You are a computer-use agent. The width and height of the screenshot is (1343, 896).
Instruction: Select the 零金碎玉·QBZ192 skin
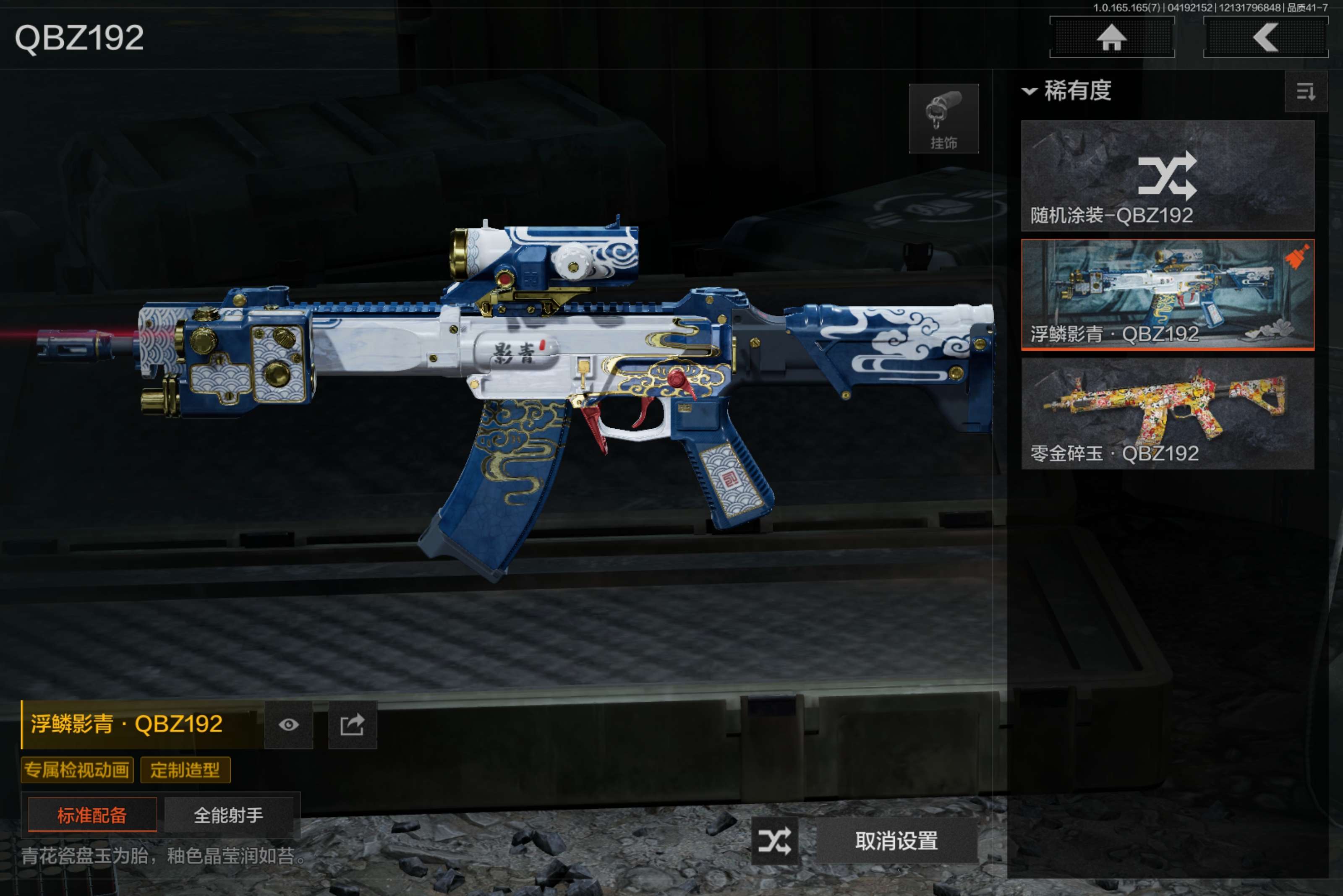[x=1167, y=414]
